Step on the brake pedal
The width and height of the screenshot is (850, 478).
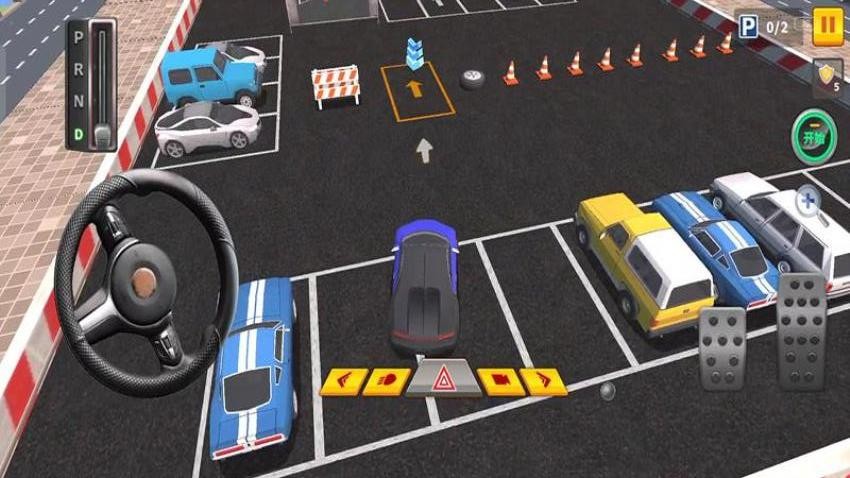point(722,347)
